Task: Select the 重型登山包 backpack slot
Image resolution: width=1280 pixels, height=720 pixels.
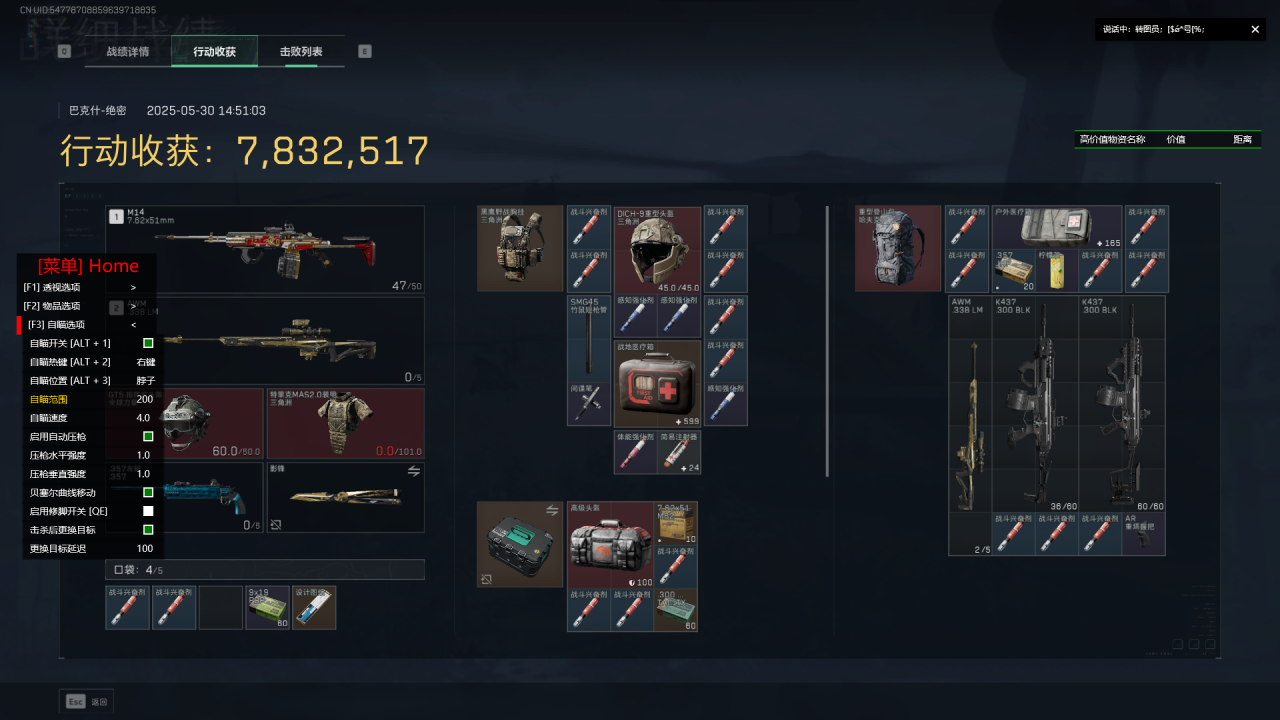Action: click(x=898, y=249)
